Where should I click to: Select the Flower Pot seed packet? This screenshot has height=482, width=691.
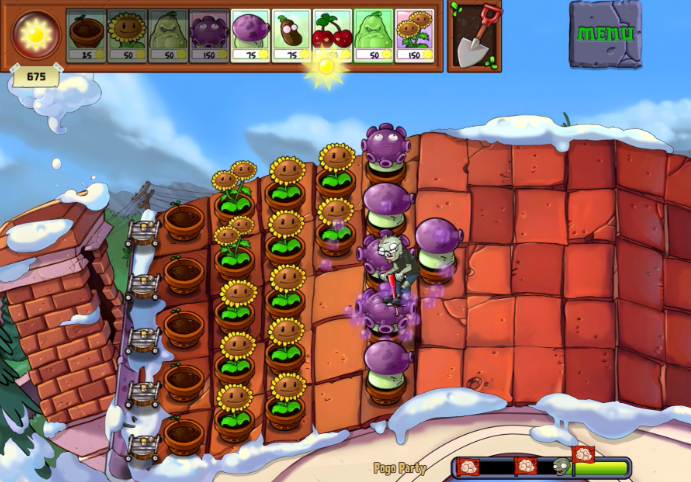pos(86,36)
